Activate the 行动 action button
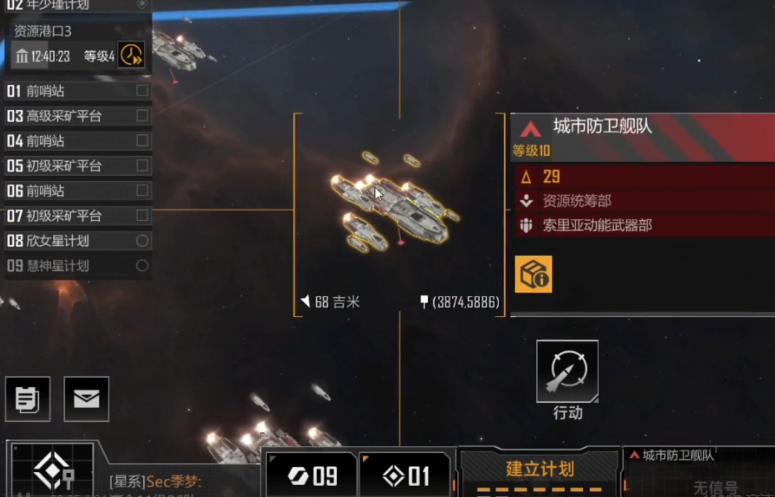775x497 pixels. click(567, 371)
